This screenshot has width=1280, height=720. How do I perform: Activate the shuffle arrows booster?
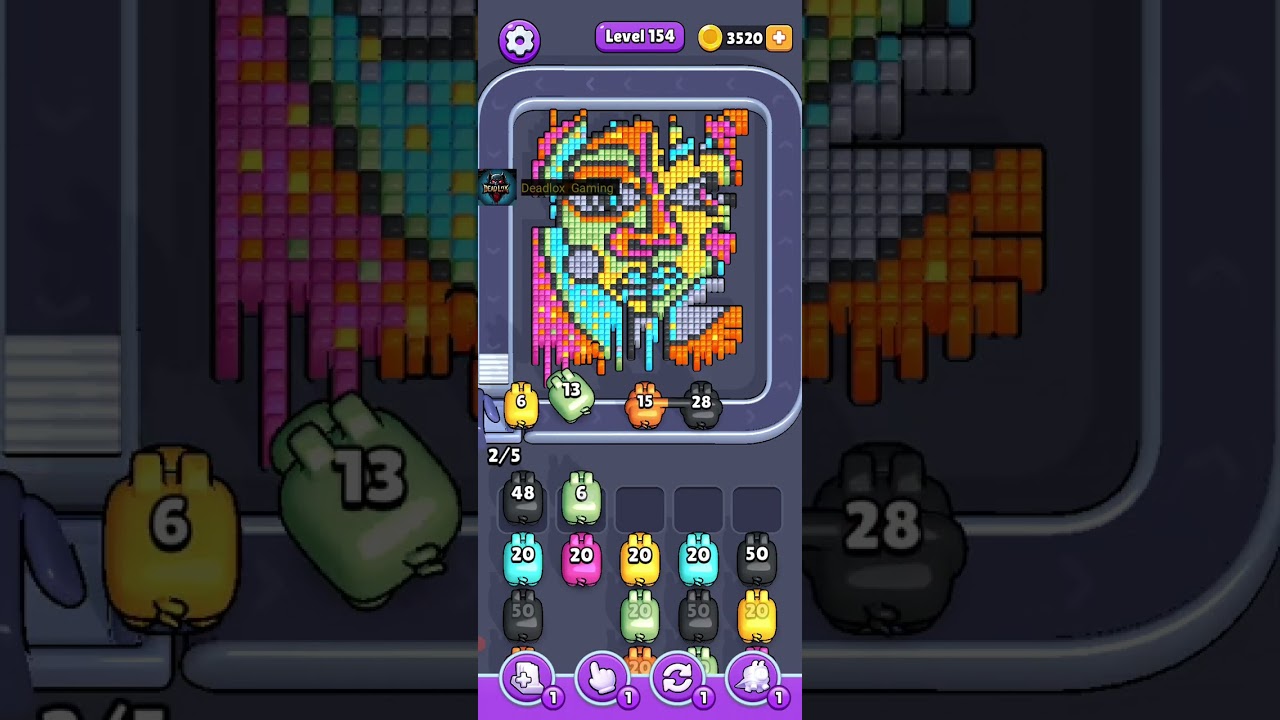click(677, 680)
